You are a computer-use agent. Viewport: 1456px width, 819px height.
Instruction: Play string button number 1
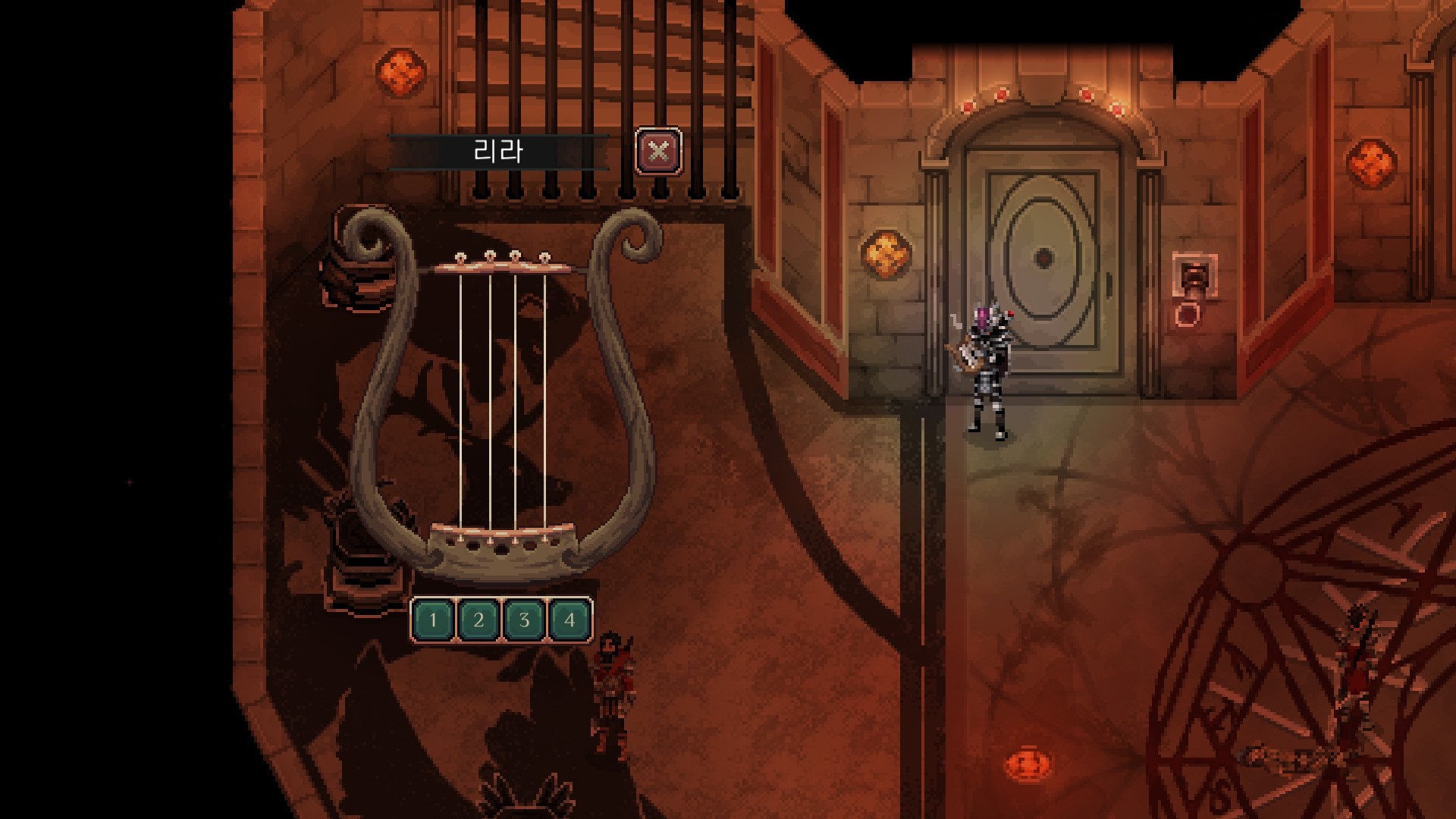(433, 620)
